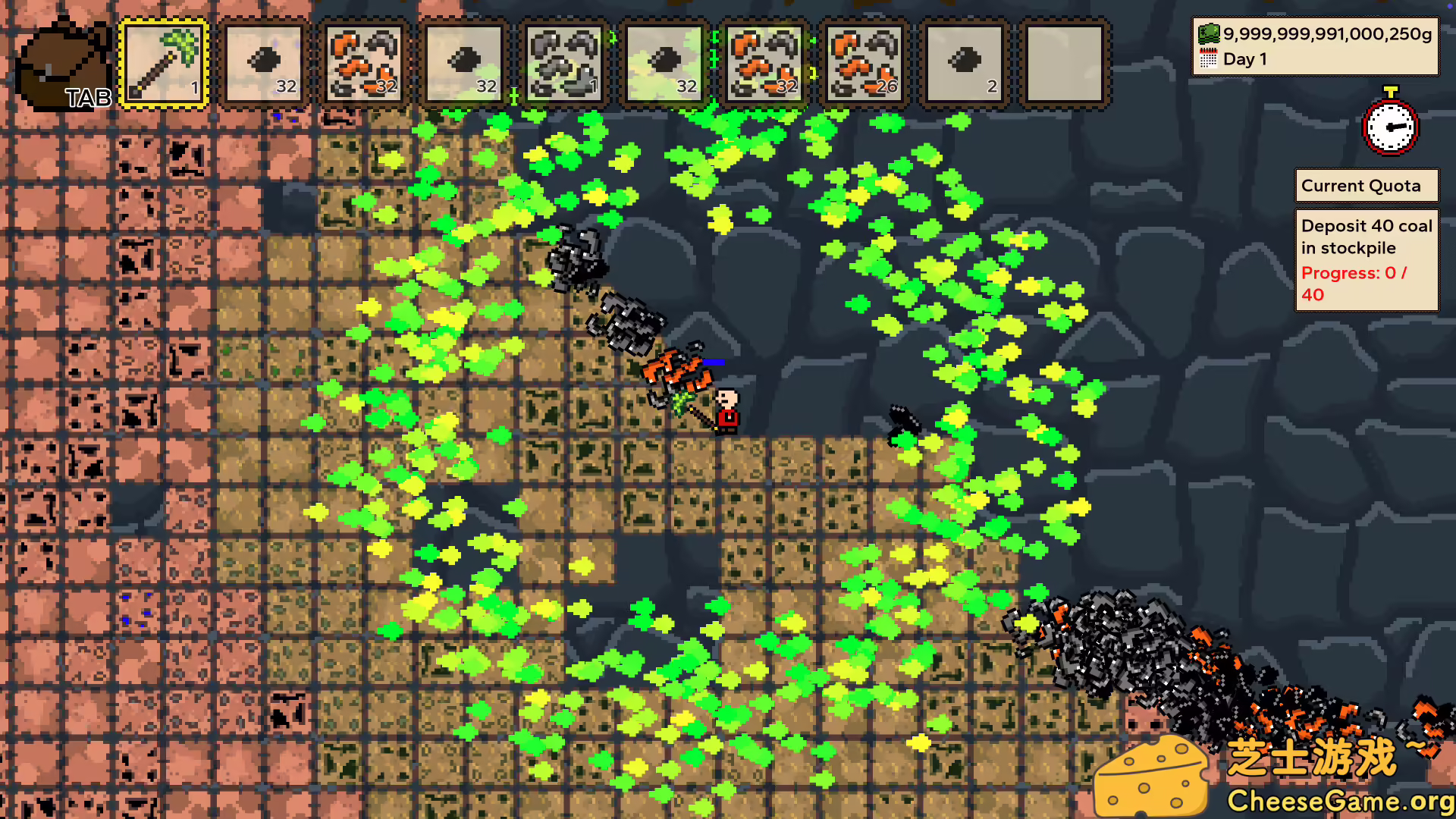Viewport: 1456px width, 819px height.
Task: Select the coal stack of 2 near the hotbar end
Action: [x=964, y=62]
